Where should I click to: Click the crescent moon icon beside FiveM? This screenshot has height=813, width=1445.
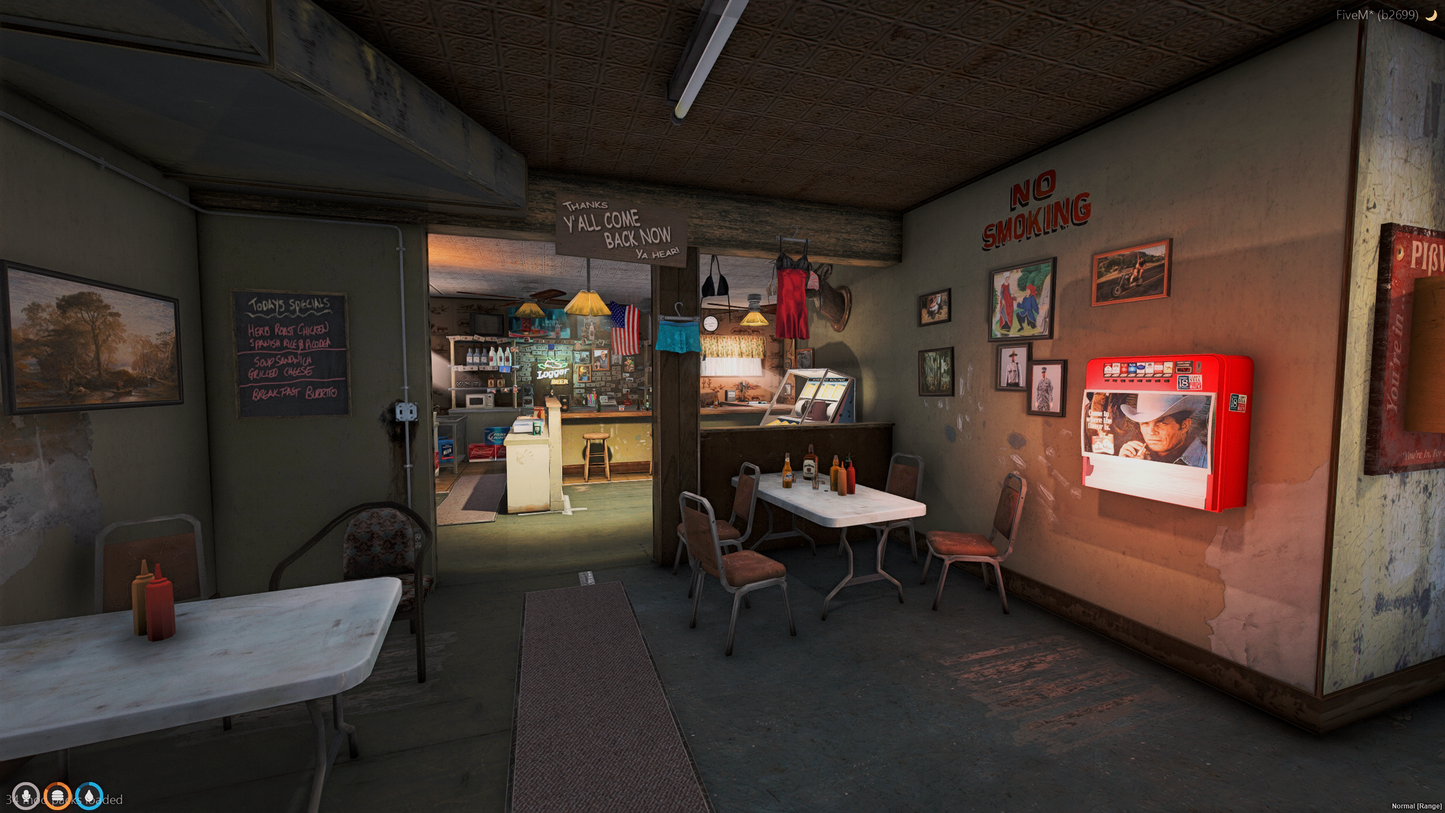[1432, 15]
